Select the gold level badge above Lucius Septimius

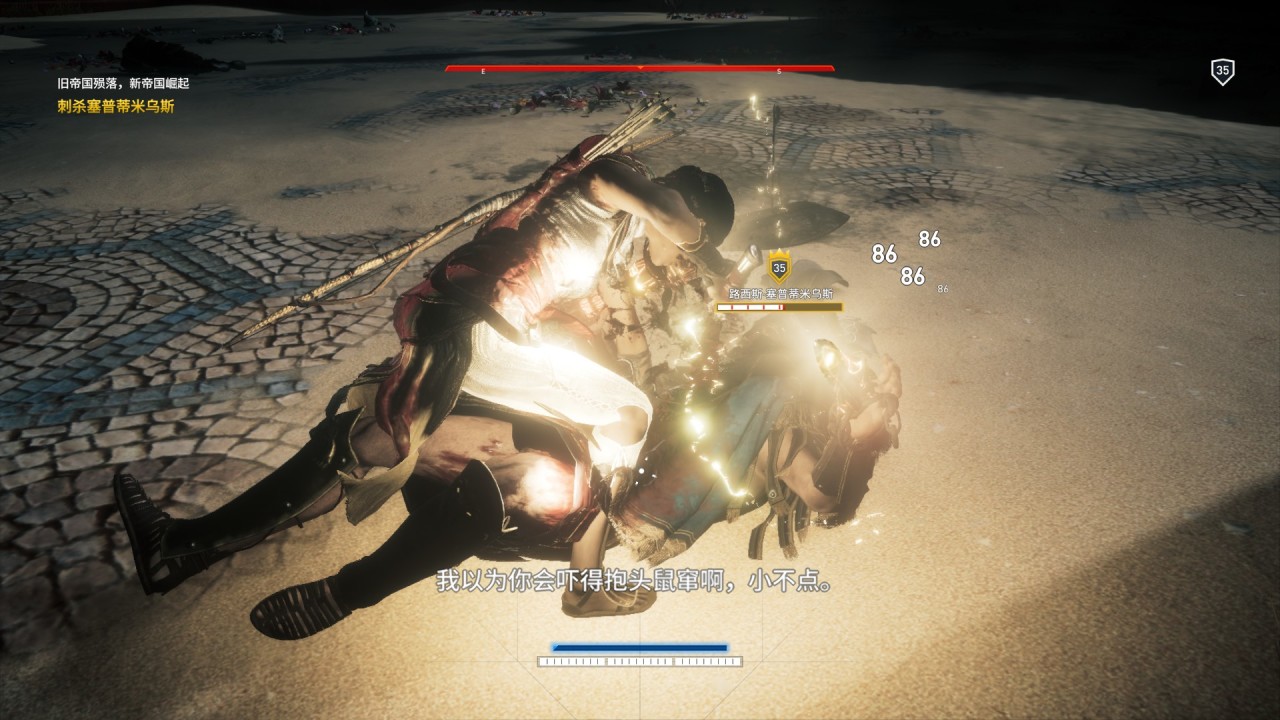[779, 267]
